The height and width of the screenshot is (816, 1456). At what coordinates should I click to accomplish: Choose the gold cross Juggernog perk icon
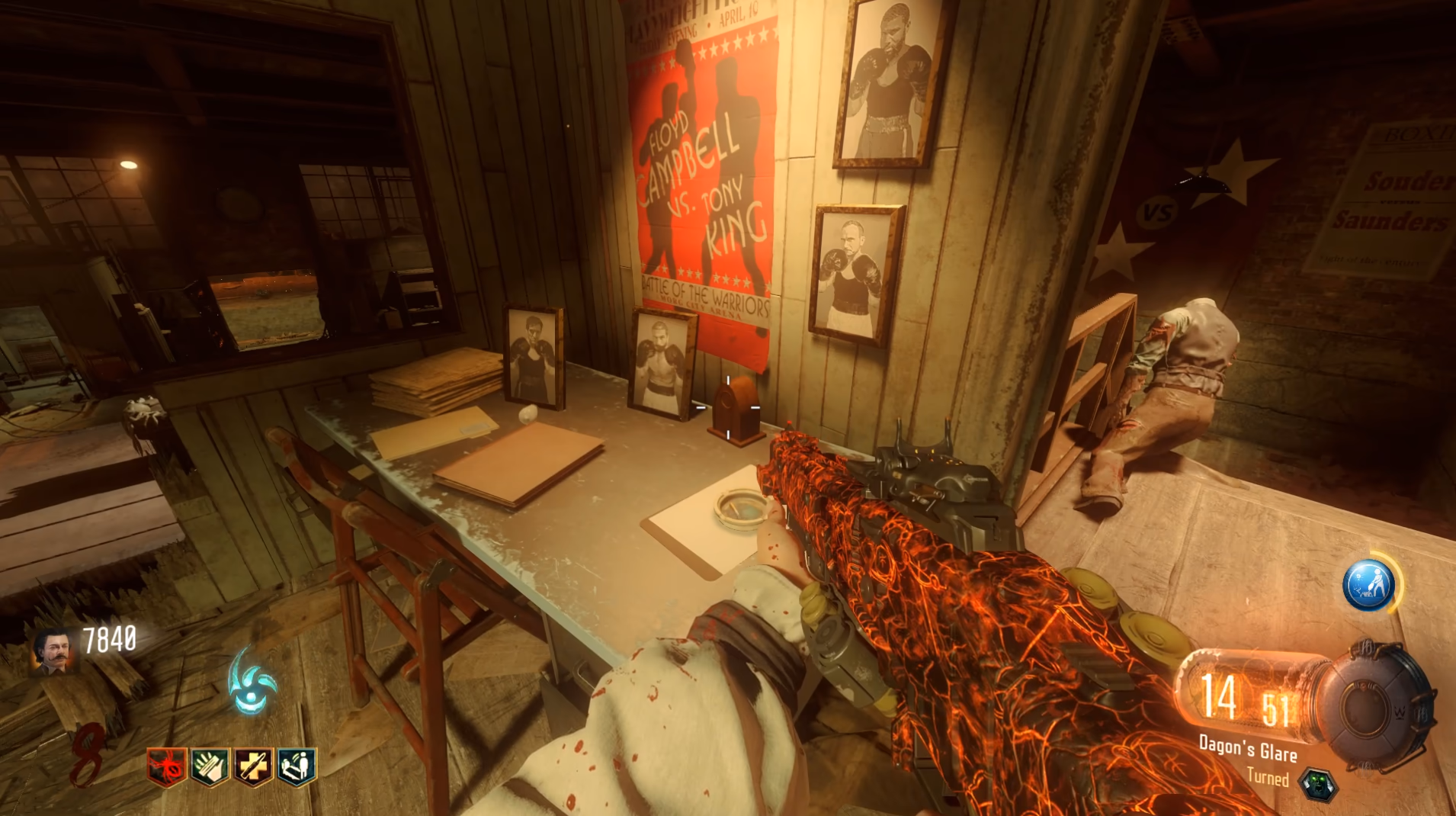[253, 766]
